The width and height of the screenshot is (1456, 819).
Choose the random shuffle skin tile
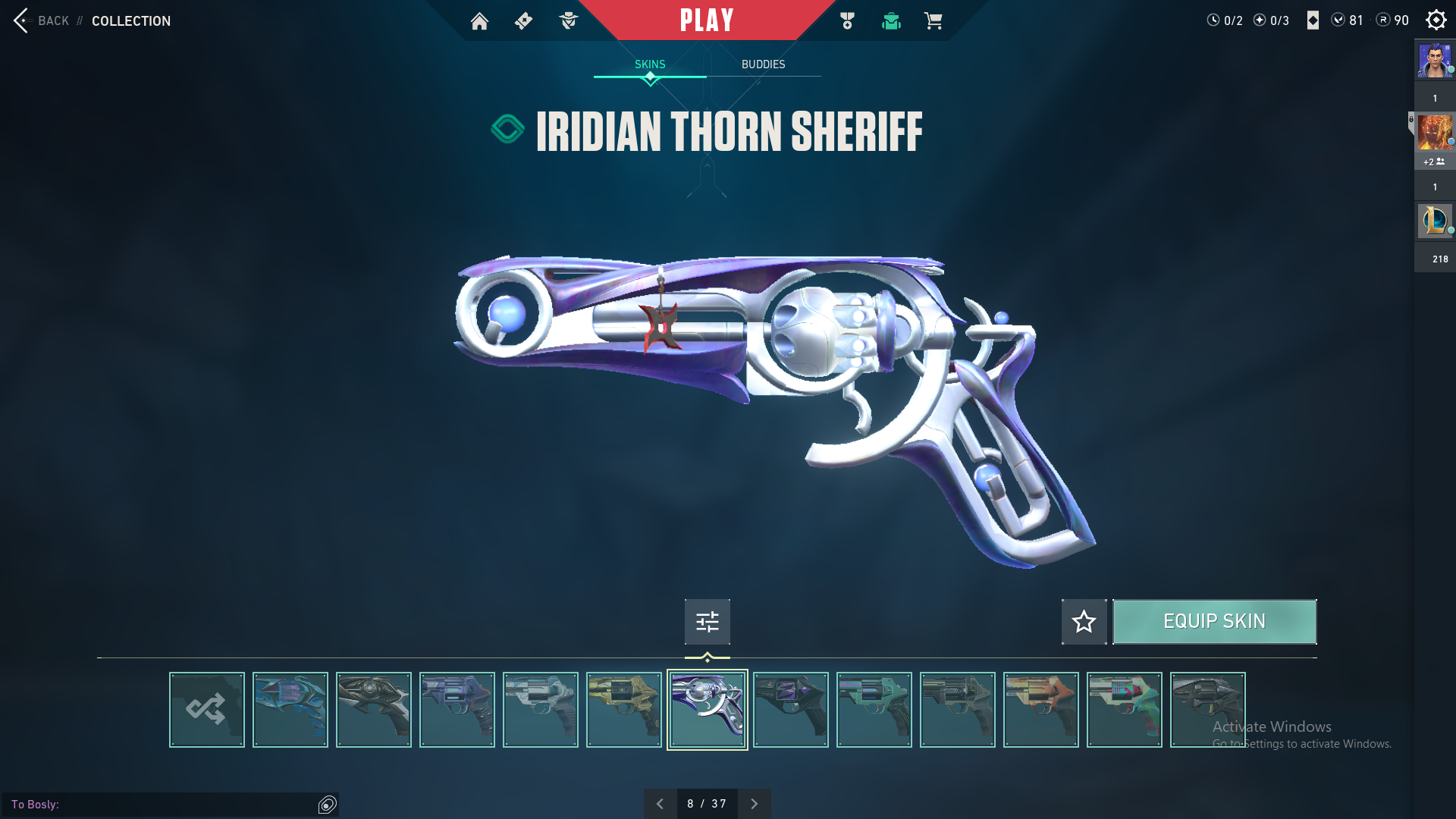point(207,710)
